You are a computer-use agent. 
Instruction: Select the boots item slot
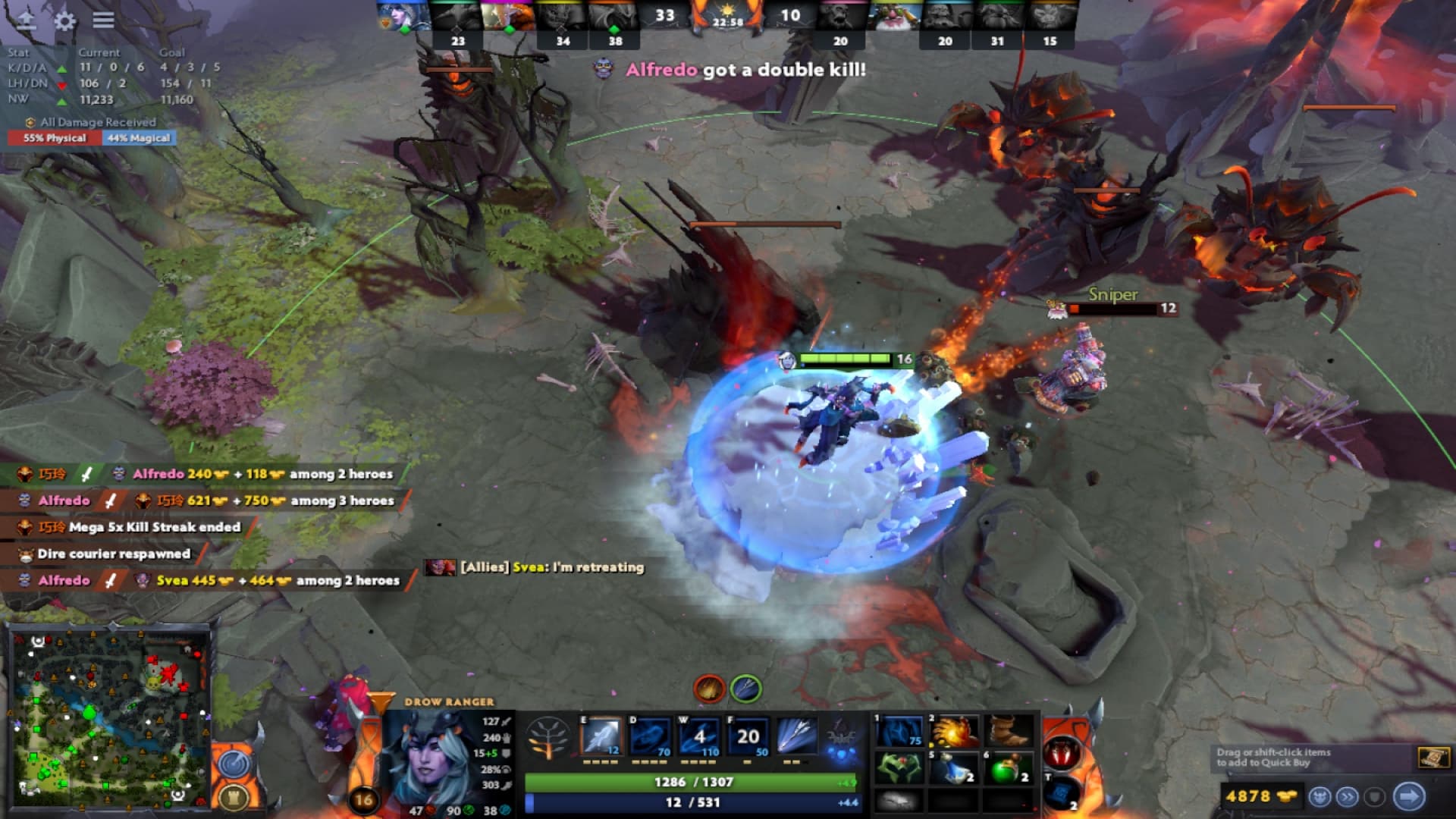pyautogui.click(x=1009, y=732)
